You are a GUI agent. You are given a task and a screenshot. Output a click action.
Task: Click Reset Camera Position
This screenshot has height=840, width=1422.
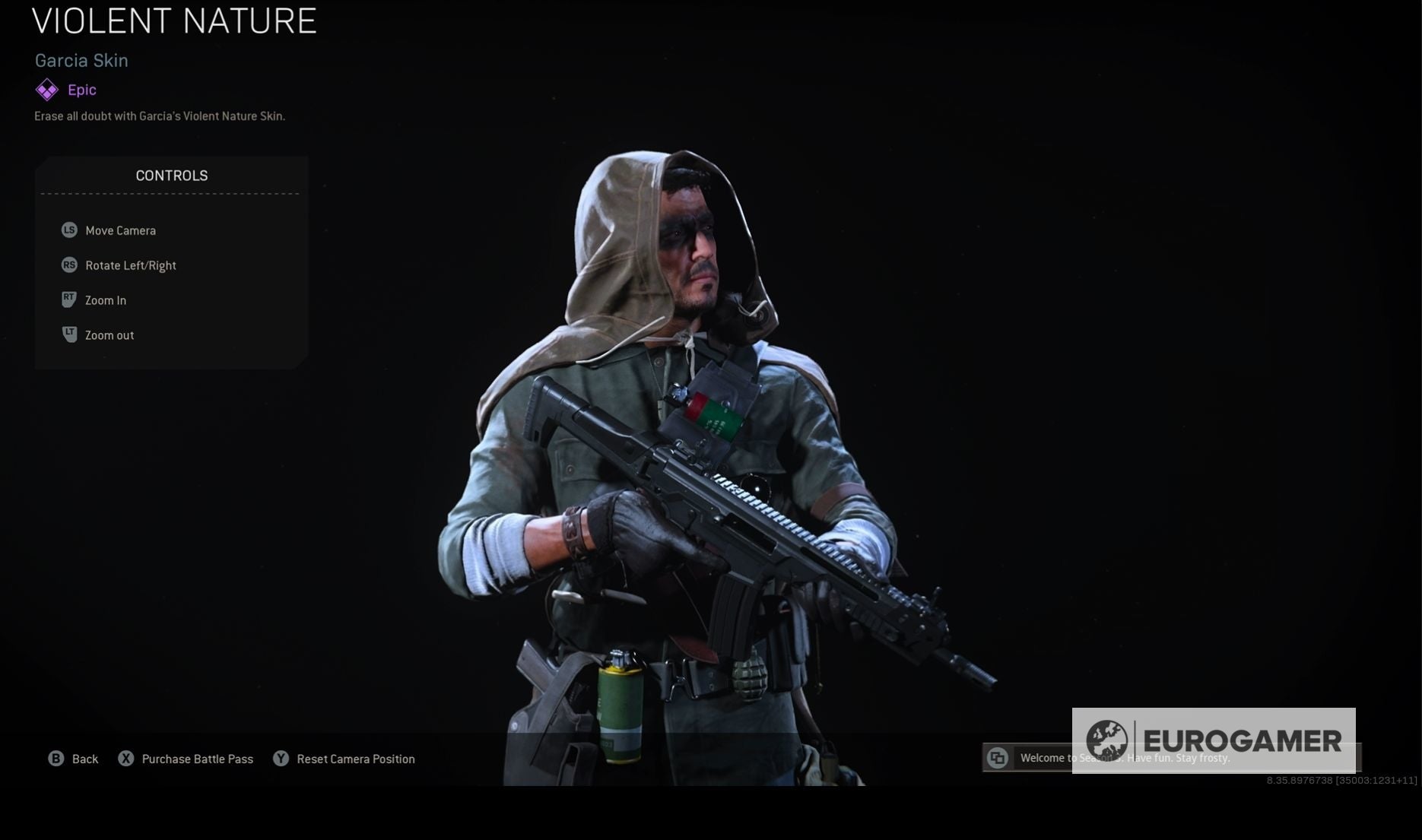[355, 759]
